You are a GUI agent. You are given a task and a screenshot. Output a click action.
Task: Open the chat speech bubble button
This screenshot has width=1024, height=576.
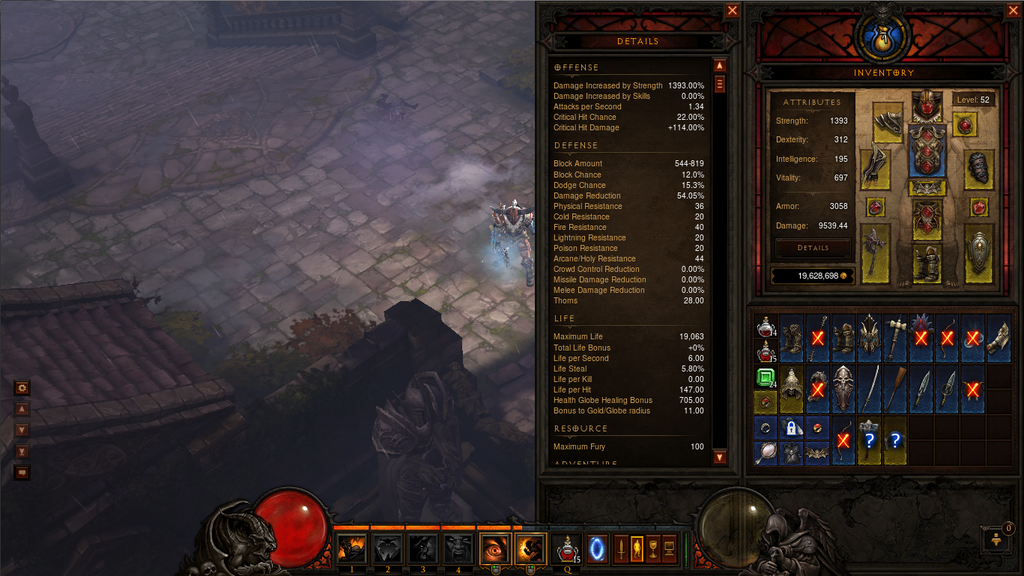22,472
